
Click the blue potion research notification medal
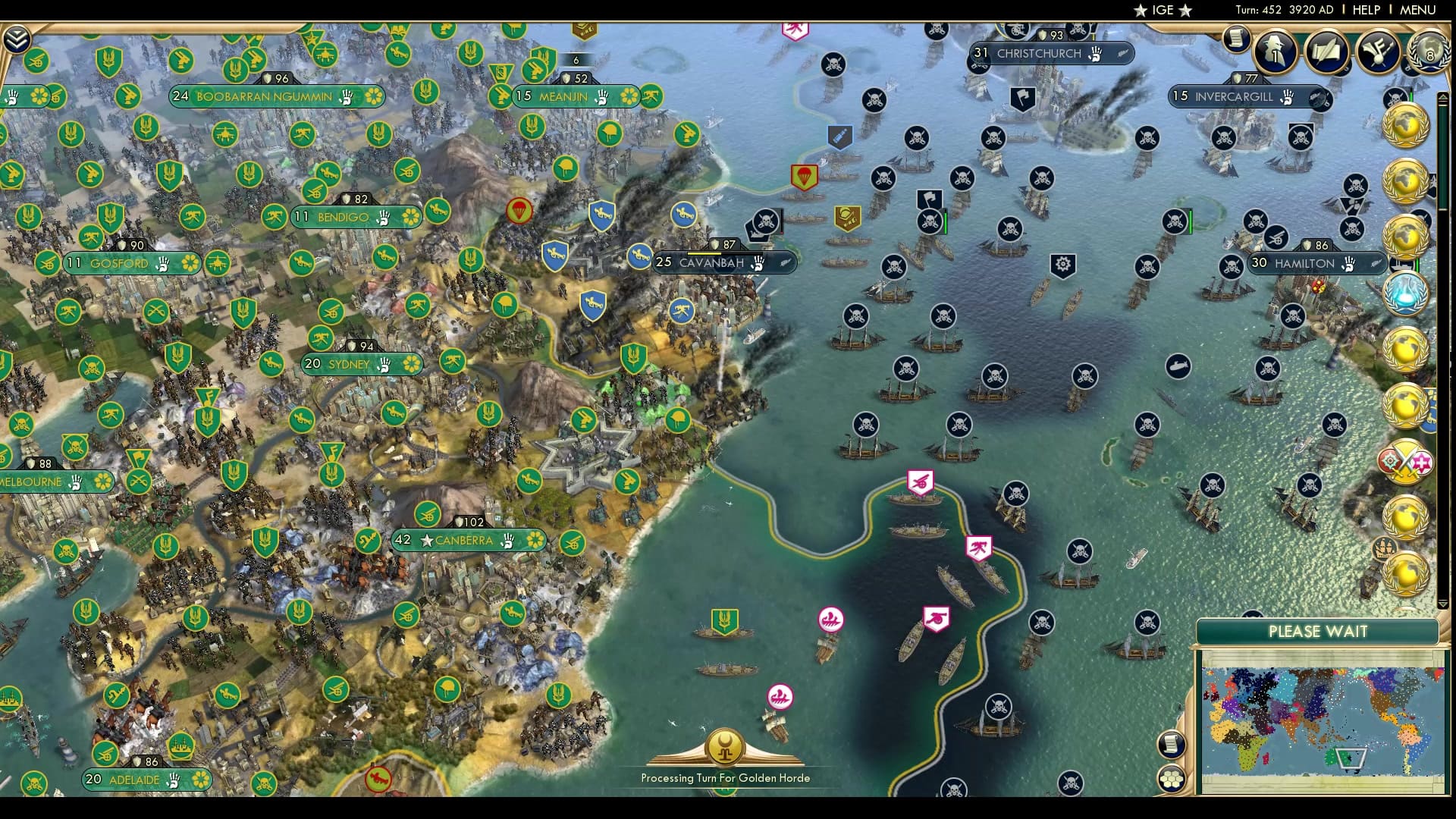(1405, 294)
